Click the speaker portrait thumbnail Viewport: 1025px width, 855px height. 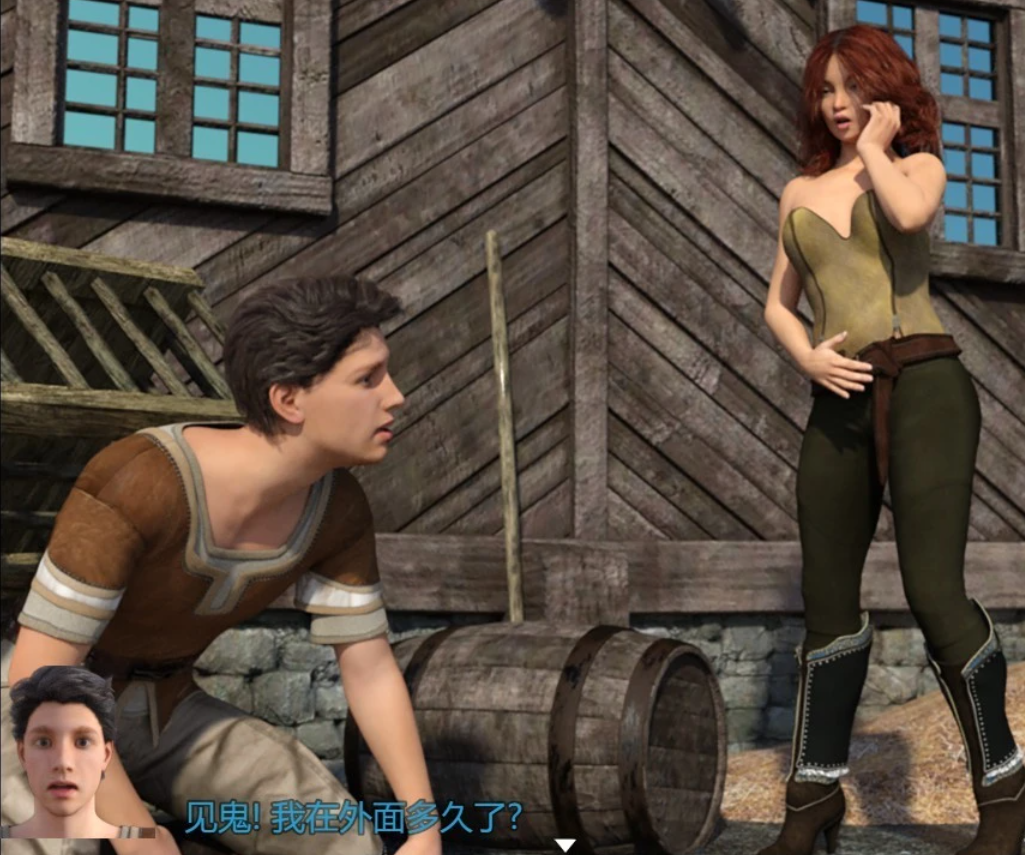pos(65,752)
